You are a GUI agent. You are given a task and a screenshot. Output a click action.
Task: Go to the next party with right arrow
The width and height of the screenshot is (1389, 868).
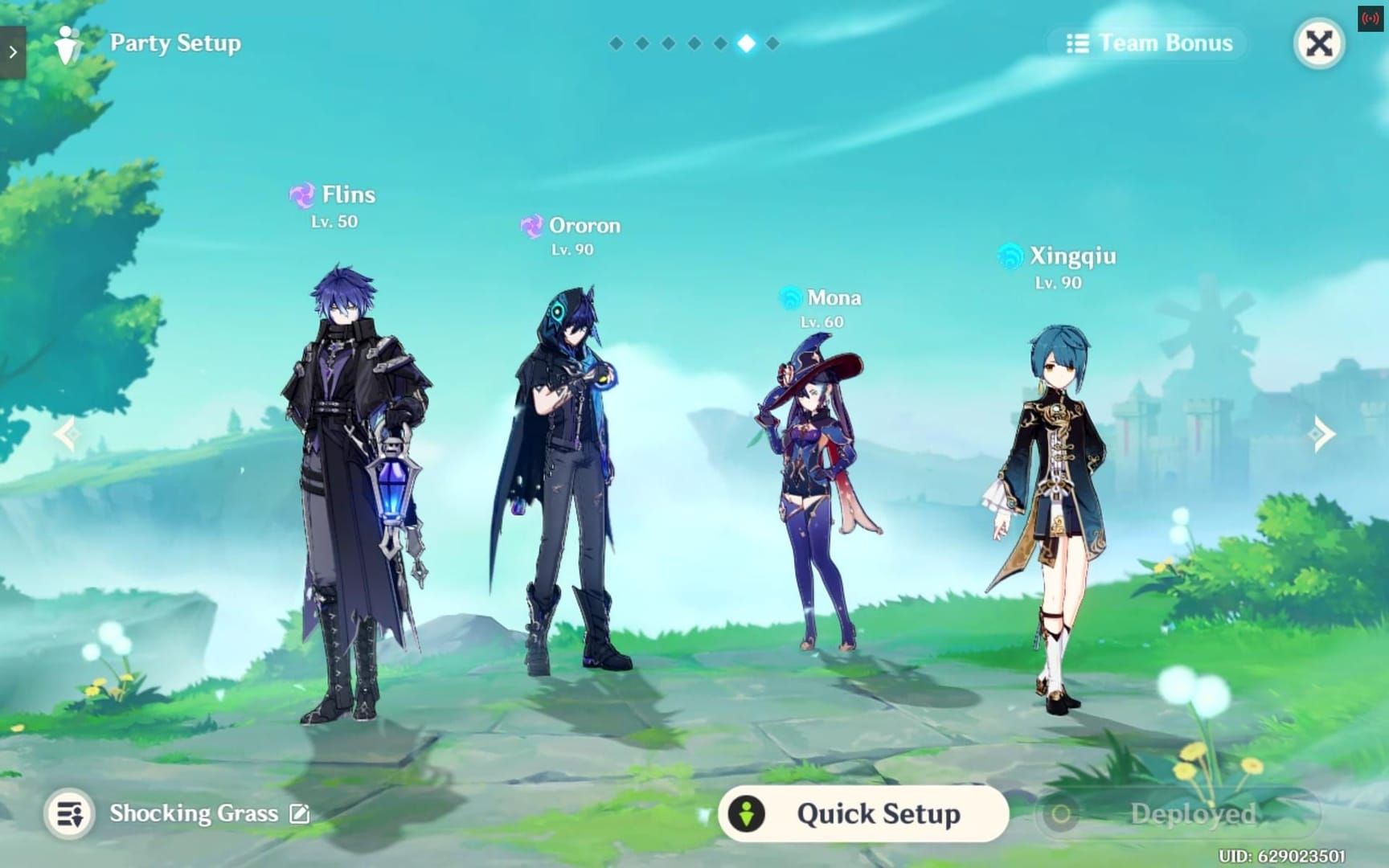click(1322, 435)
